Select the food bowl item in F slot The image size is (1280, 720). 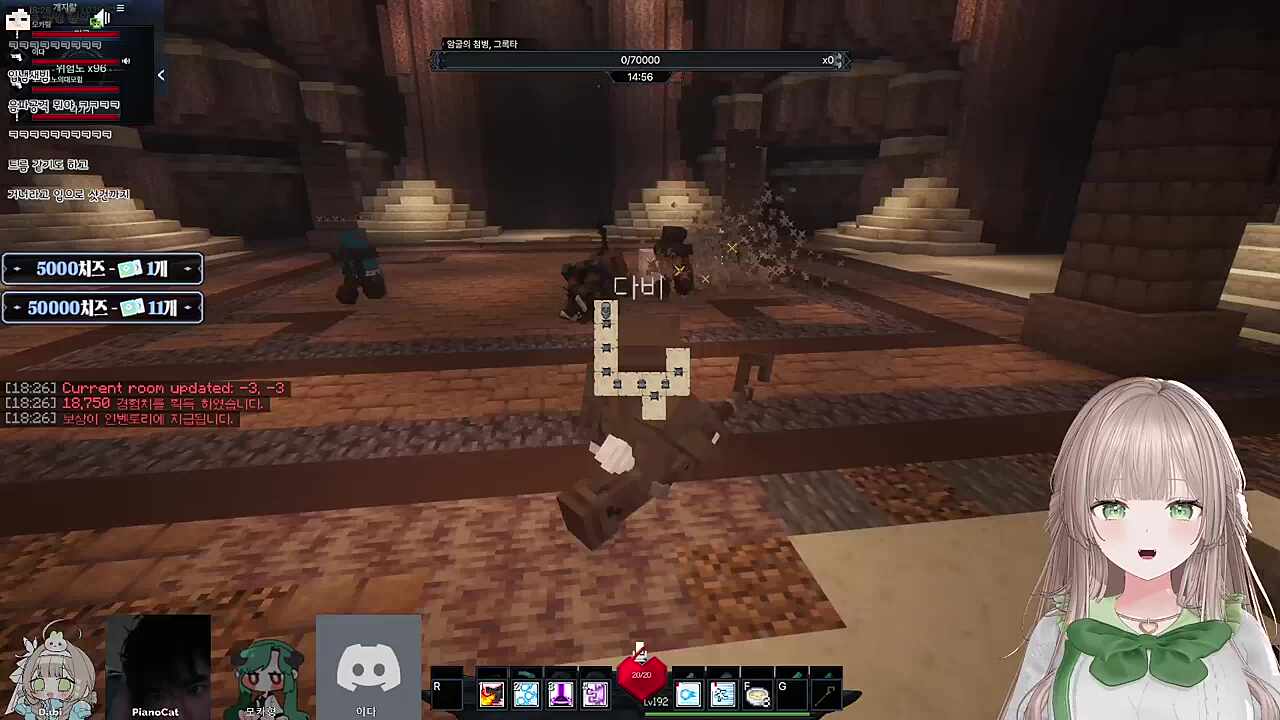pos(757,694)
